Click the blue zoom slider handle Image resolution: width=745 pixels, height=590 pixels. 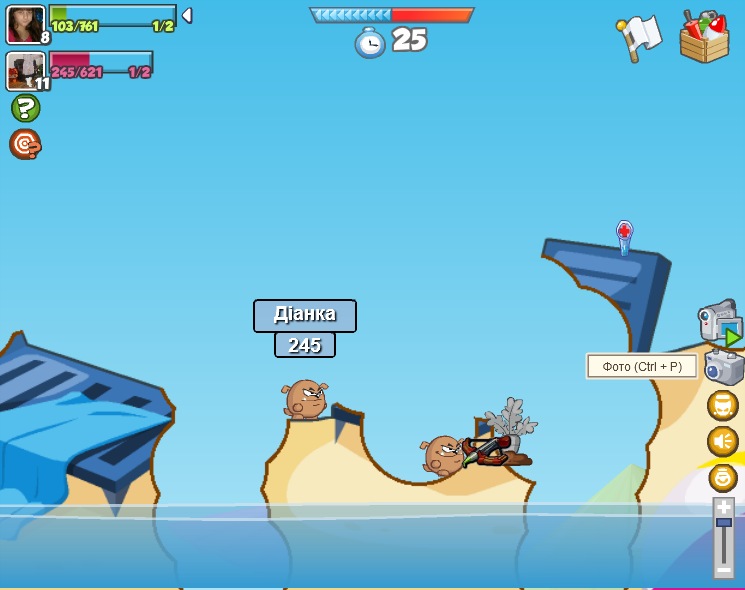coord(723,523)
